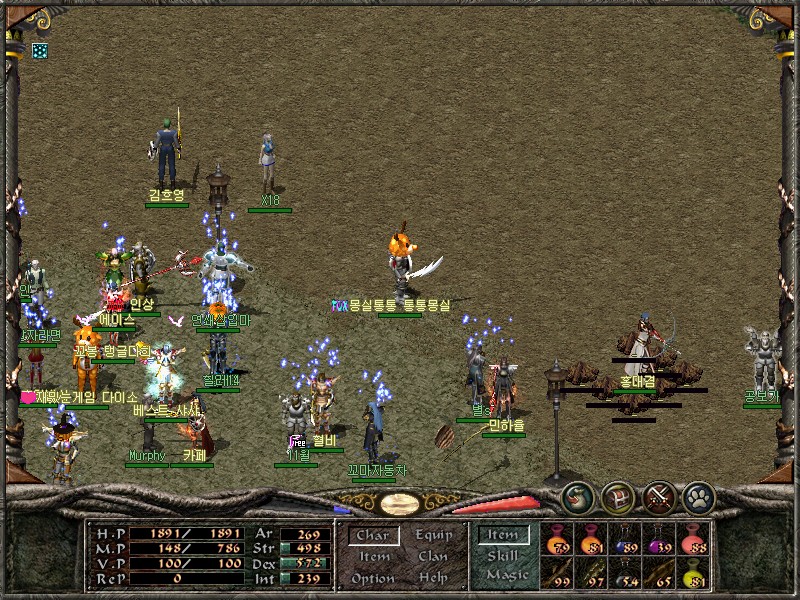
Task: Open the Char menu
Action: click(x=372, y=536)
